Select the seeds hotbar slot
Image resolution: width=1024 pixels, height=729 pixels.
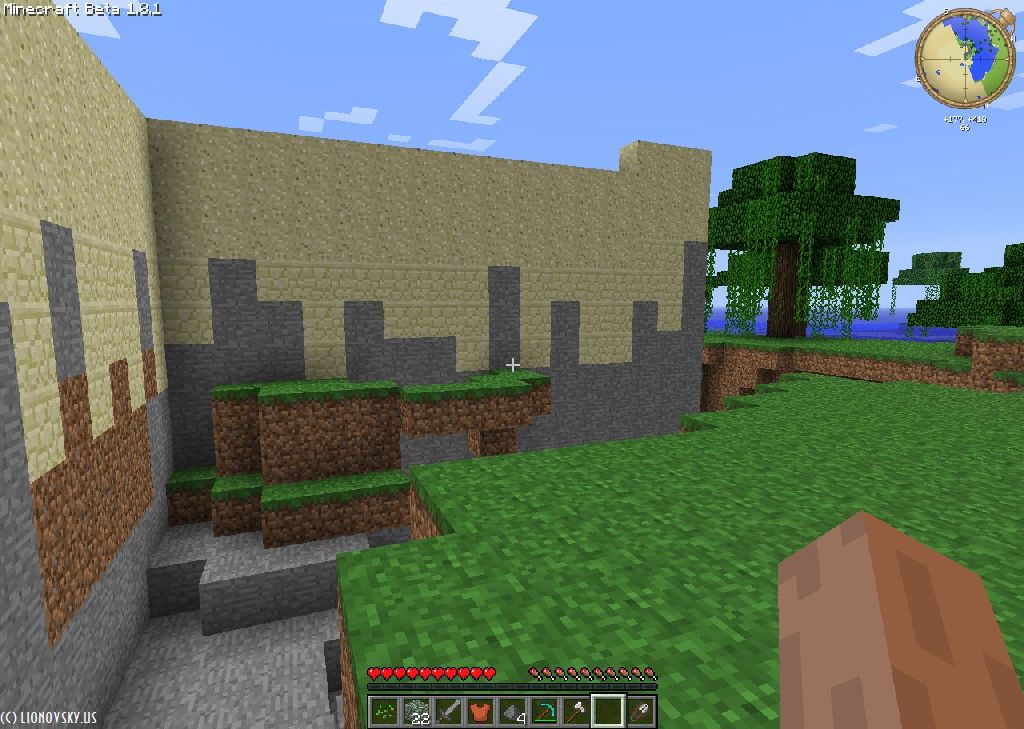tap(384, 712)
